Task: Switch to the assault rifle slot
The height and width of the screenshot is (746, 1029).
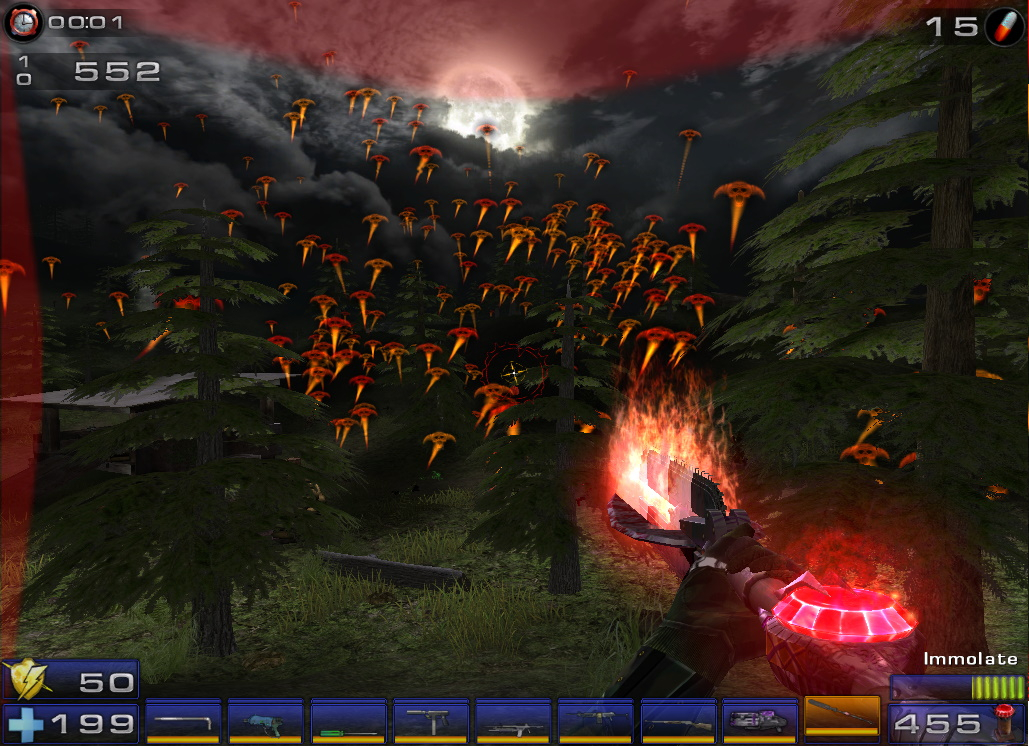Action: (596, 720)
